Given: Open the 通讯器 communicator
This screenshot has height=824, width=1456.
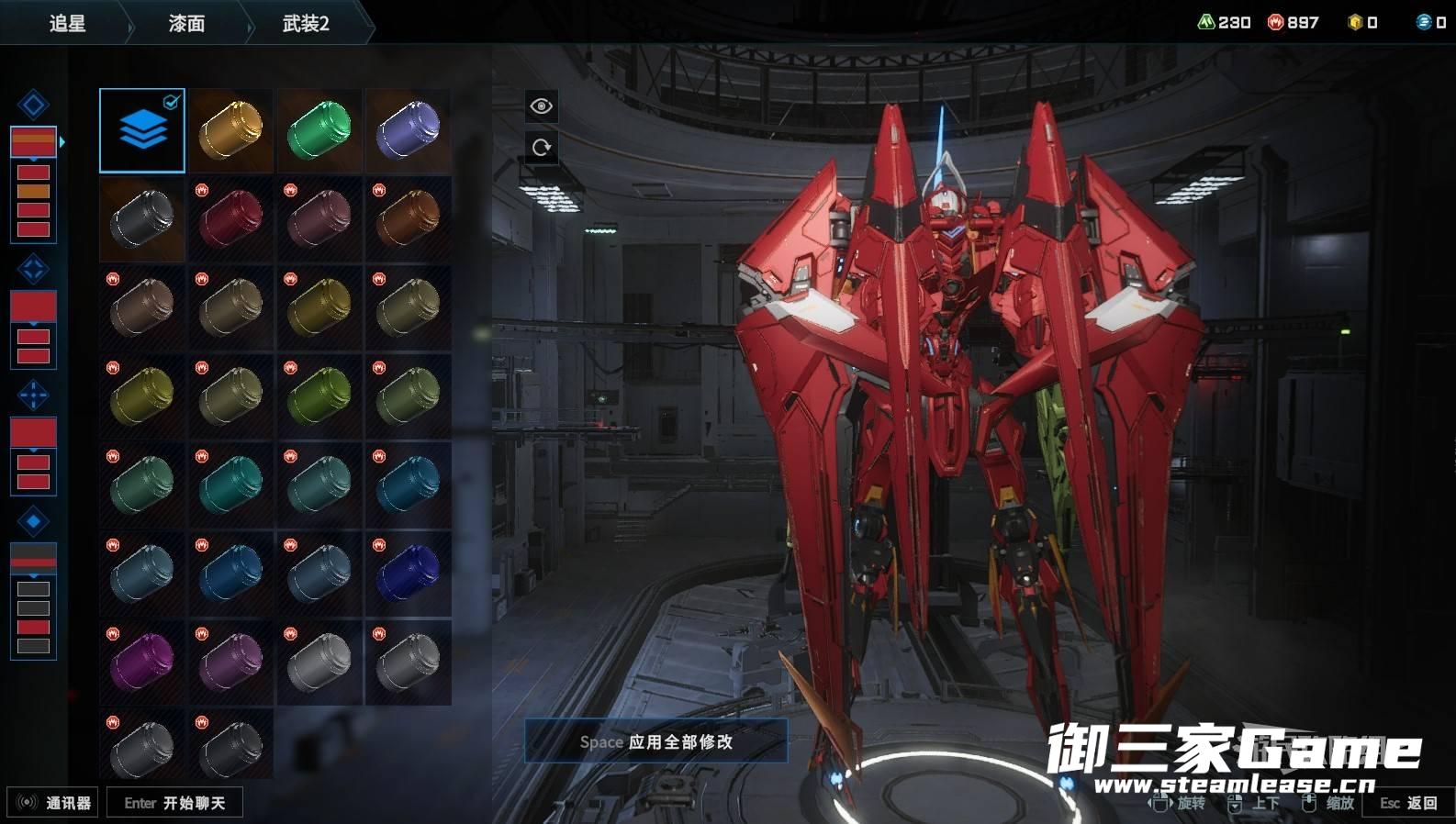Looking at the screenshot, I should (x=54, y=803).
